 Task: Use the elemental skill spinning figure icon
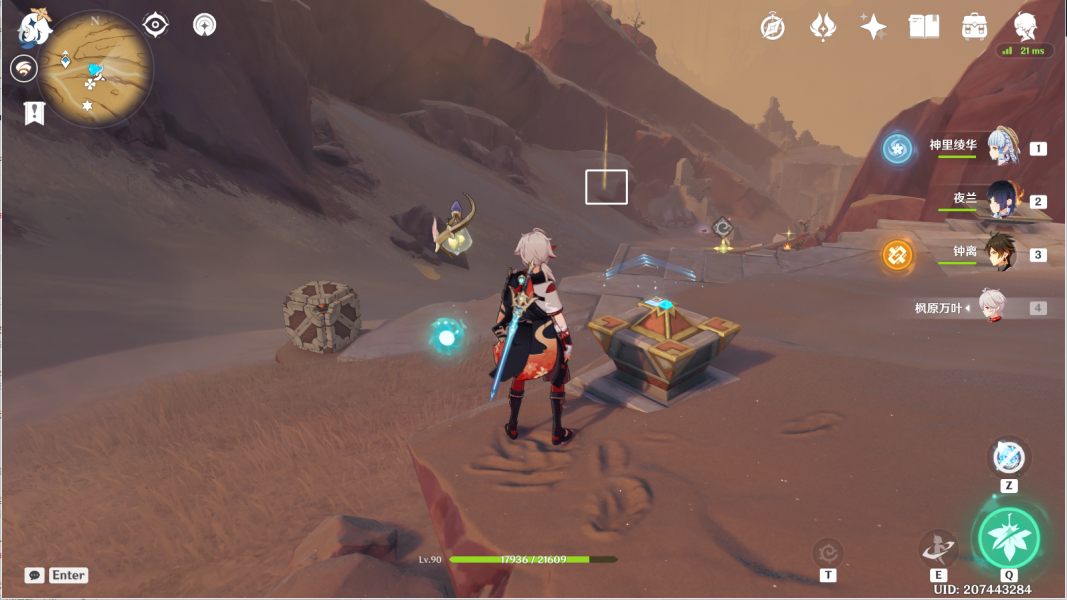[x=938, y=548]
